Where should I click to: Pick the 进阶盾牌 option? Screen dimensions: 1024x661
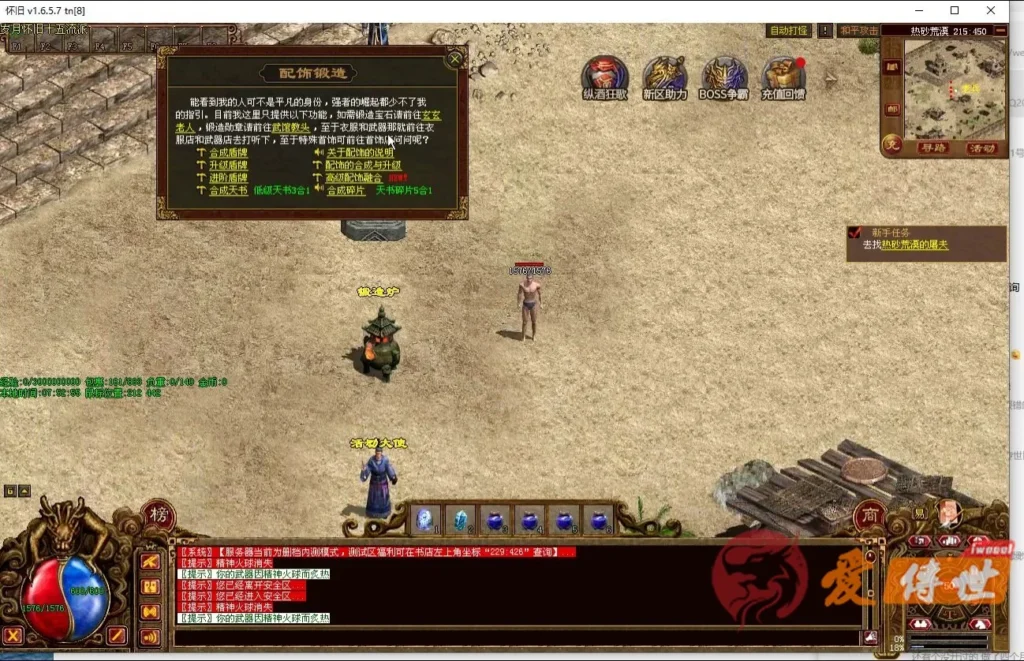coord(227,177)
